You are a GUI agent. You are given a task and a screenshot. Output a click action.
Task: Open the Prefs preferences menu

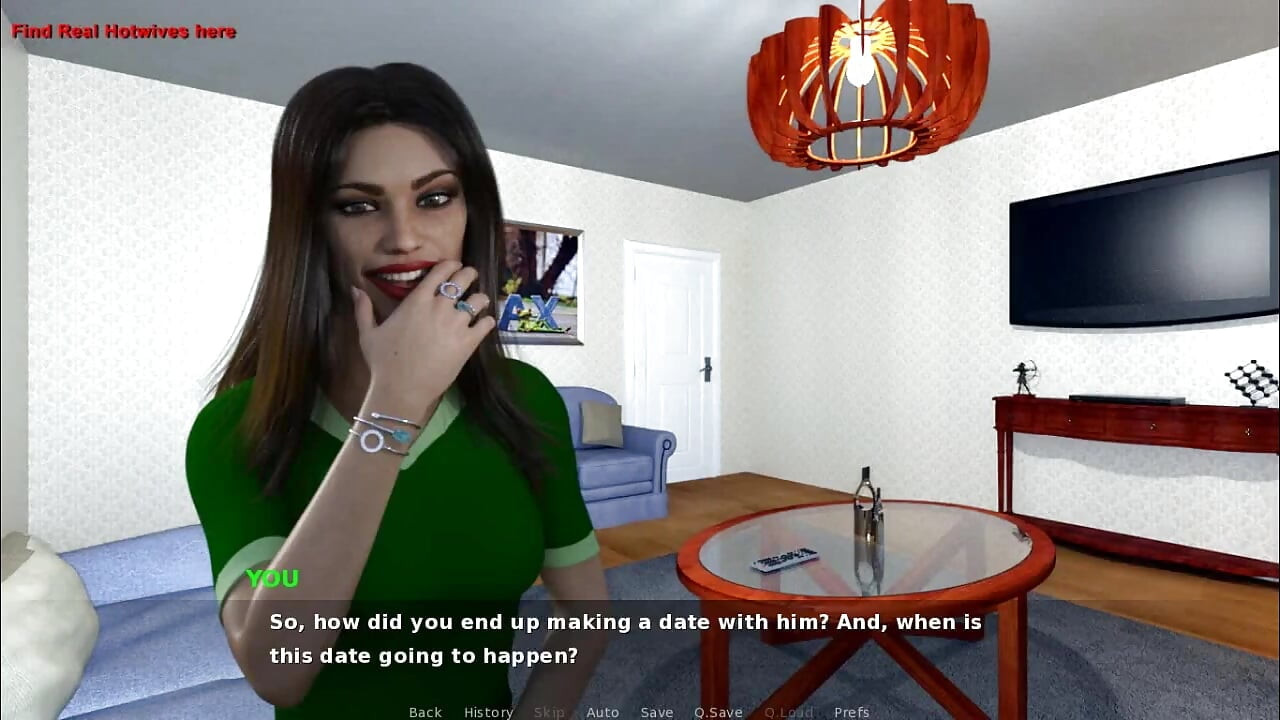click(851, 711)
